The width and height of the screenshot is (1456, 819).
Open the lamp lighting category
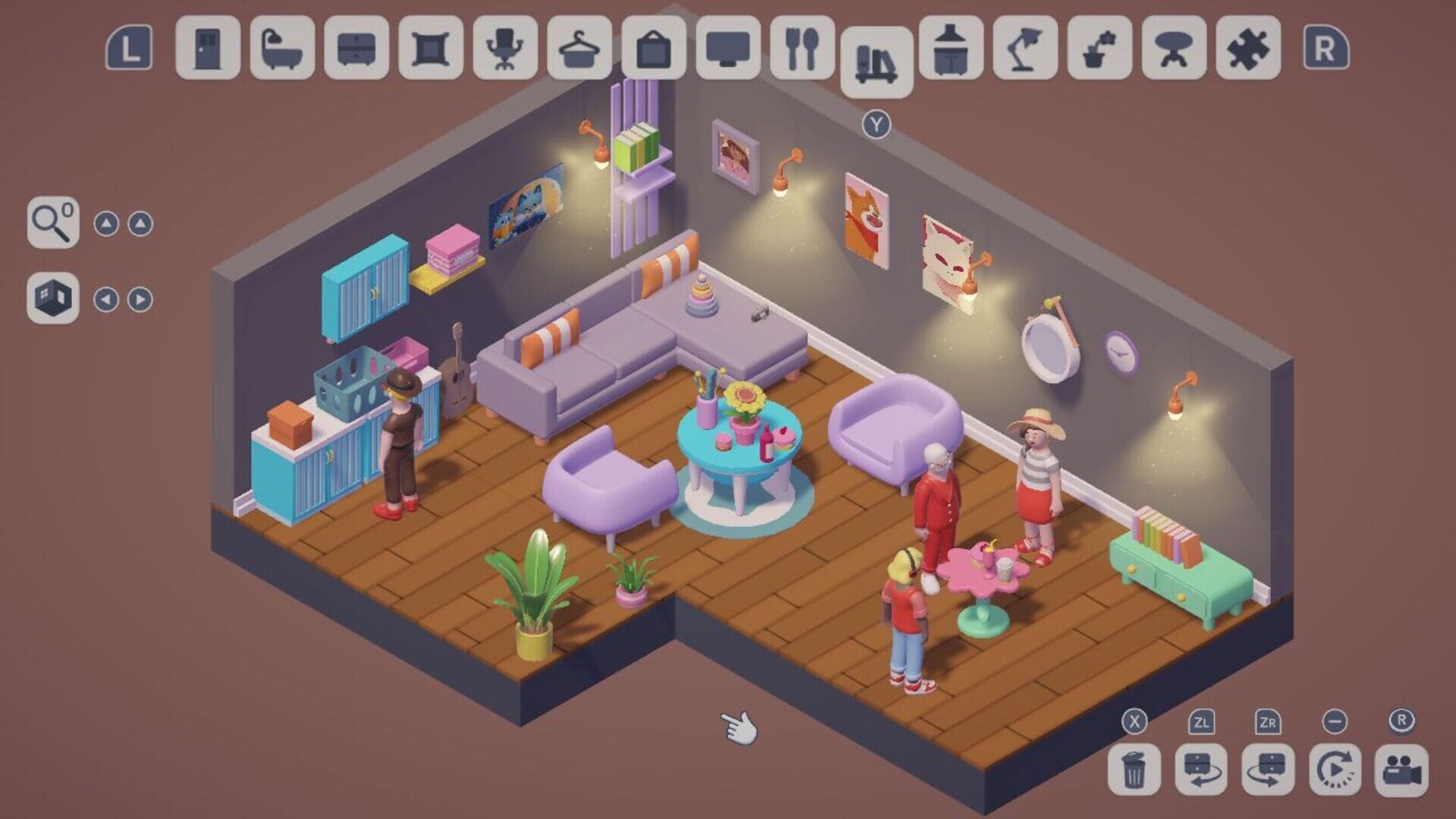pos(1023,47)
